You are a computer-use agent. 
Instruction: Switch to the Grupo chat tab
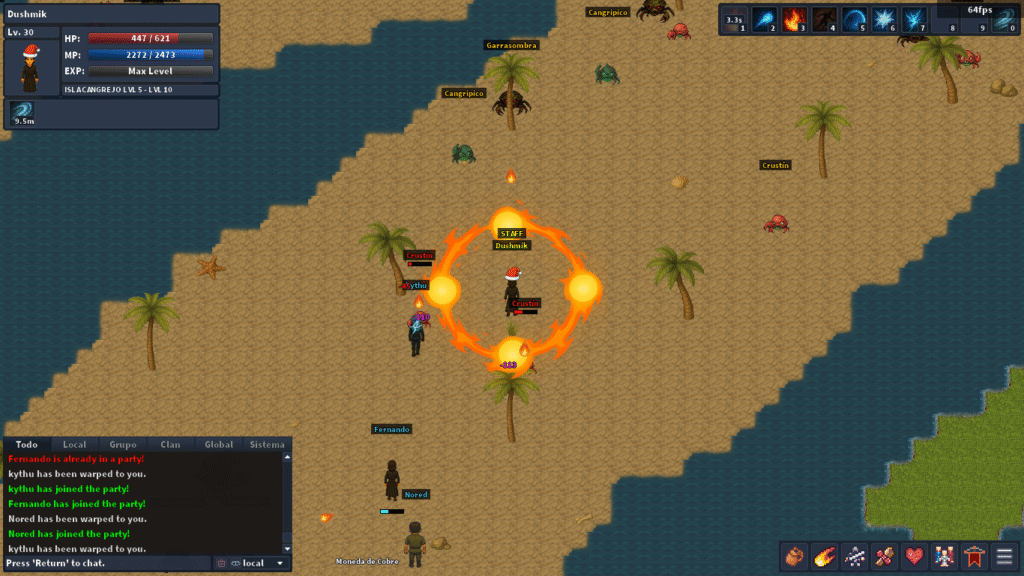point(123,444)
